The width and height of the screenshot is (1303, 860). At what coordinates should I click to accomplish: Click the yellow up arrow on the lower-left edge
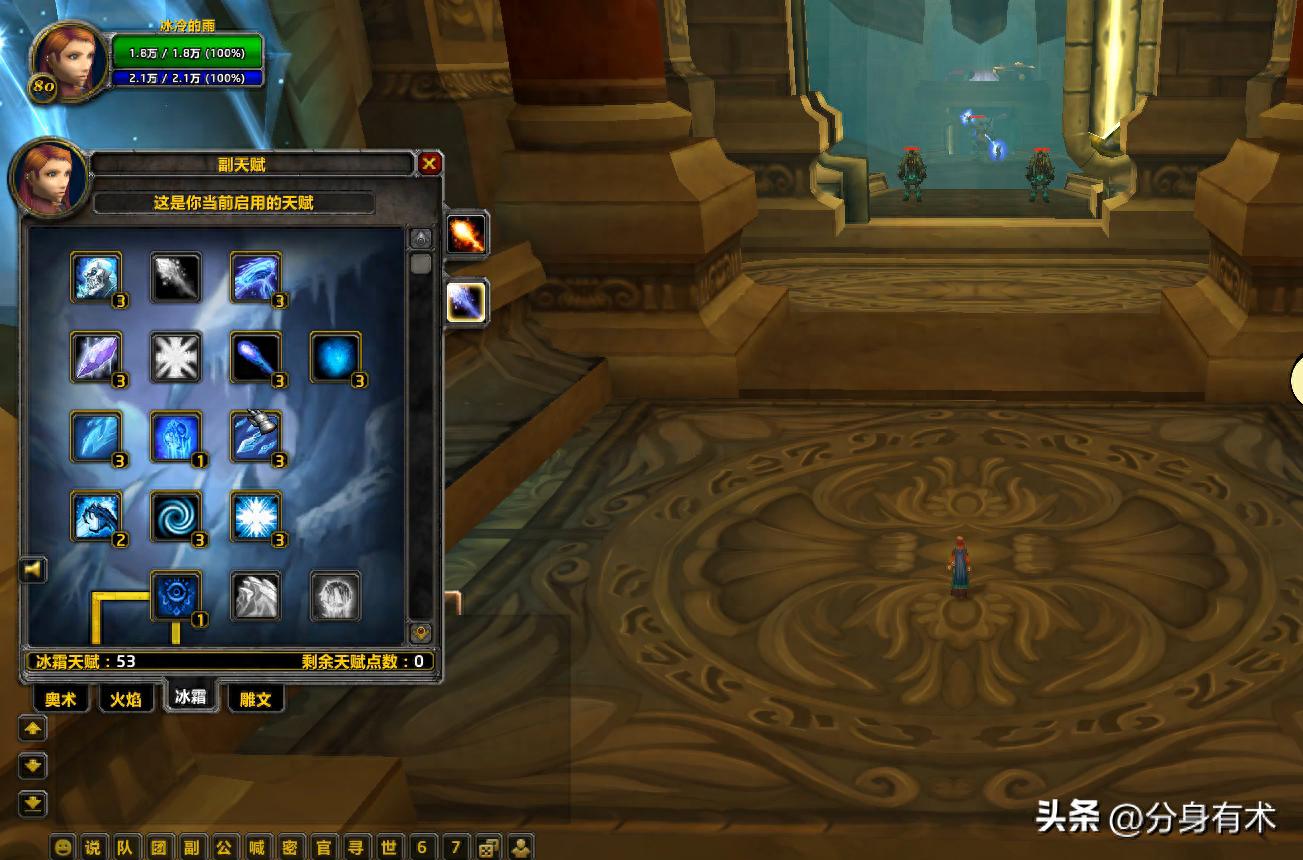click(33, 729)
